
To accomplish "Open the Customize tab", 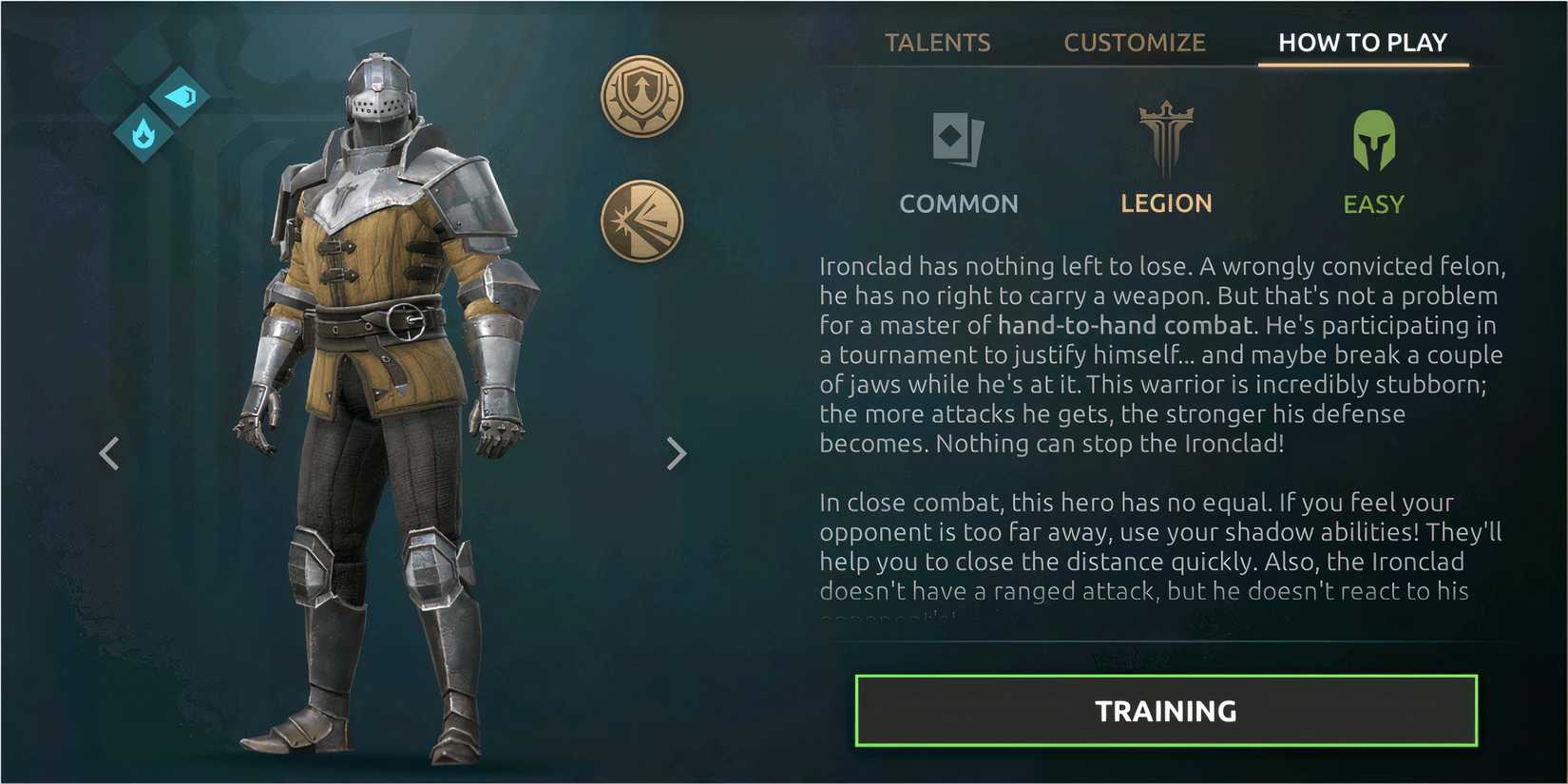I will click(1135, 42).
